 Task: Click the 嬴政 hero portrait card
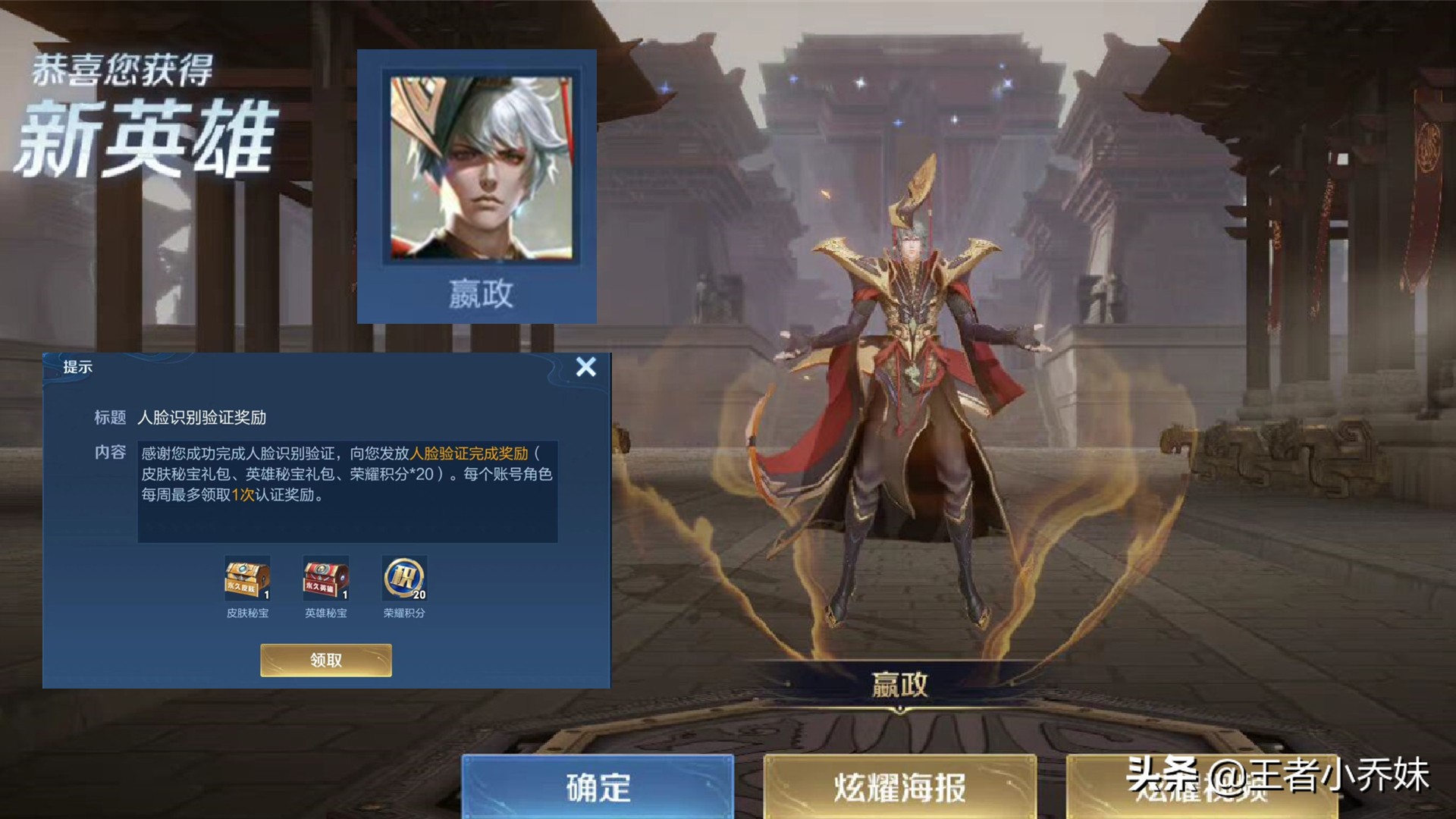(x=477, y=187)
